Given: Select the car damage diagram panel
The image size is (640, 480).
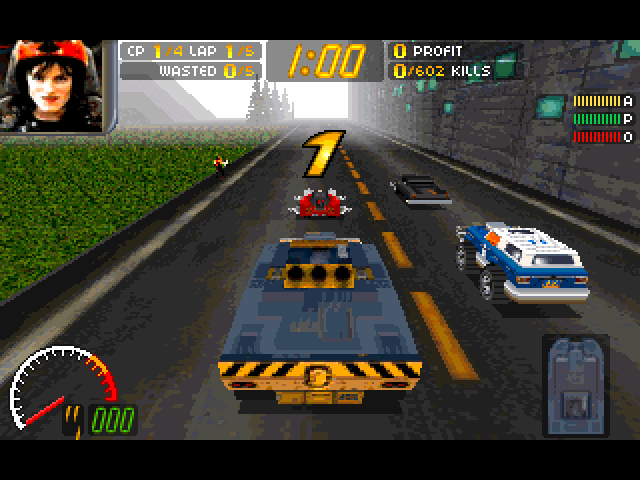Looking at the screenshot, I should 574,387.
